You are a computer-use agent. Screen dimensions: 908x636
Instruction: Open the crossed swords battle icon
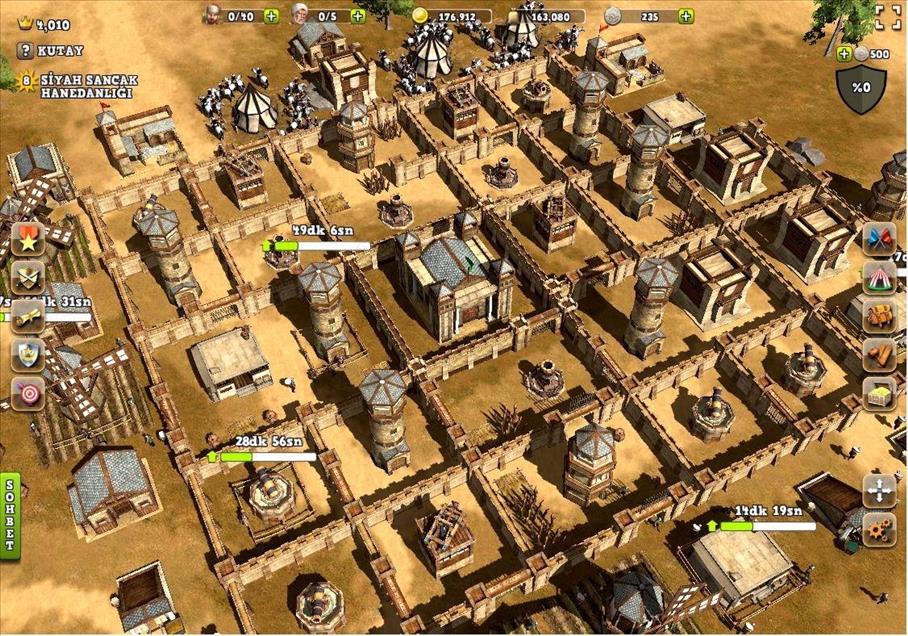[27, 276]
